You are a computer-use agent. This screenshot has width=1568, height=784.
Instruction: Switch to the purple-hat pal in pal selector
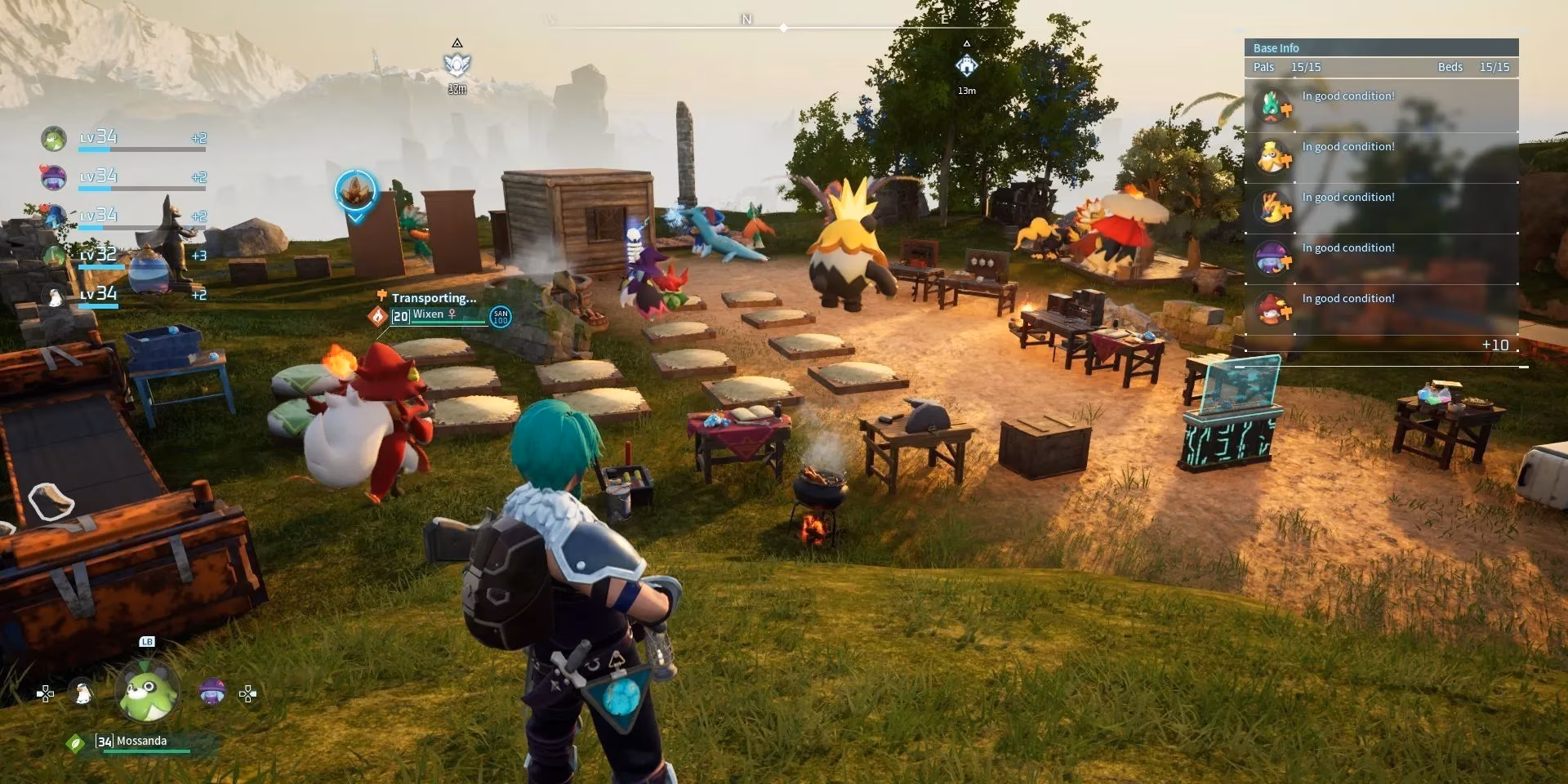[212, 693]
